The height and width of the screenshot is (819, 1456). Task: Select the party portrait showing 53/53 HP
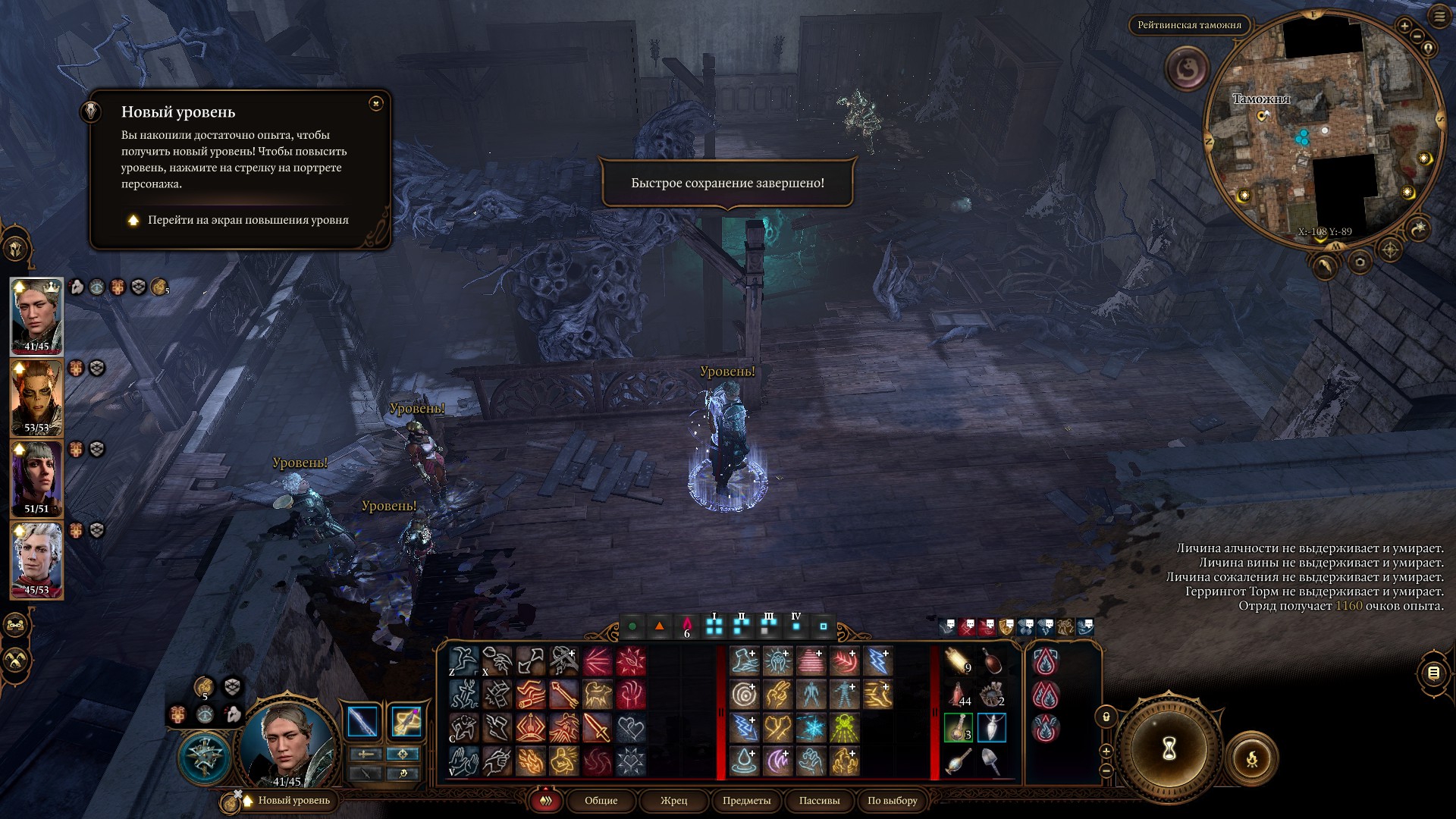coord(36,397)
